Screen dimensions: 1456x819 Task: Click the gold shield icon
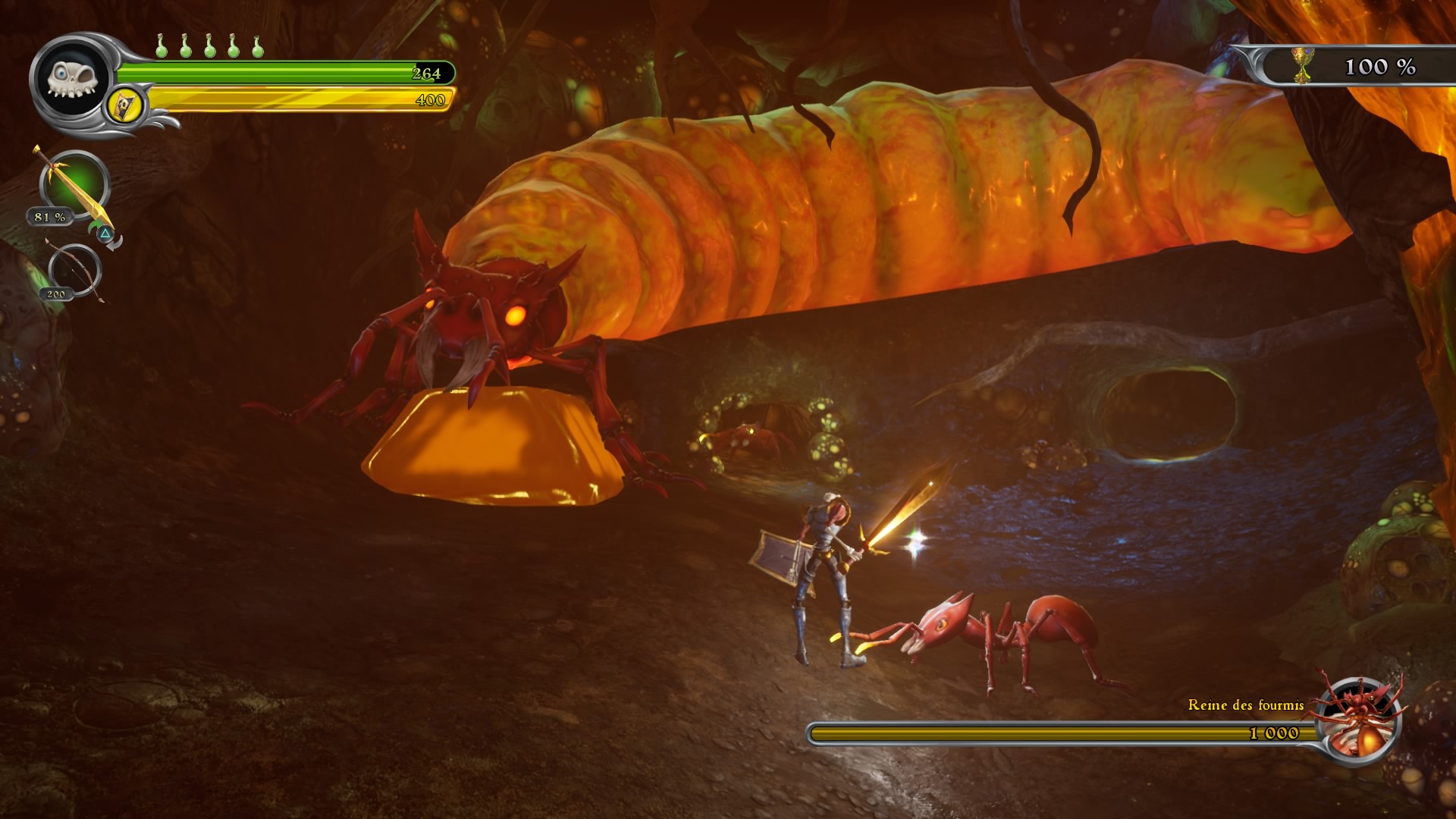click(126, 105)
